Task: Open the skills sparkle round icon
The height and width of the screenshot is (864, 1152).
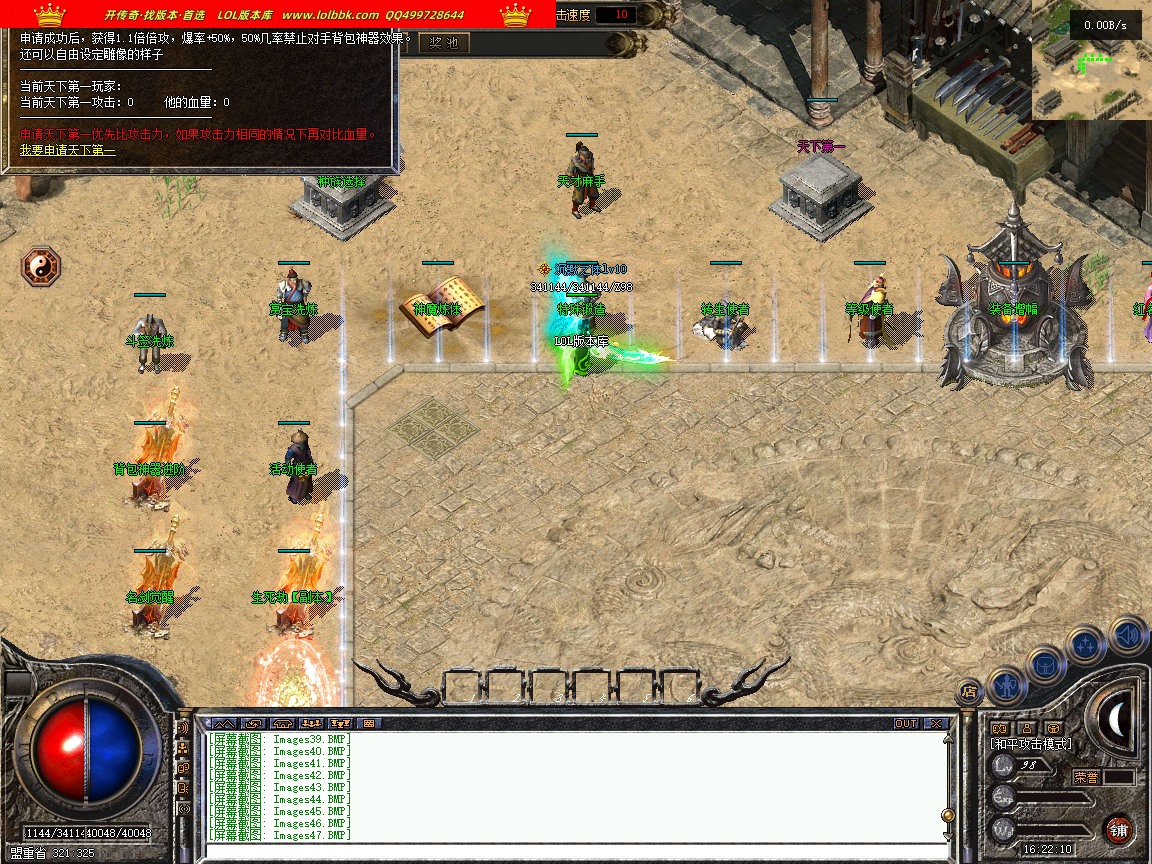Action: [1086, 645]
